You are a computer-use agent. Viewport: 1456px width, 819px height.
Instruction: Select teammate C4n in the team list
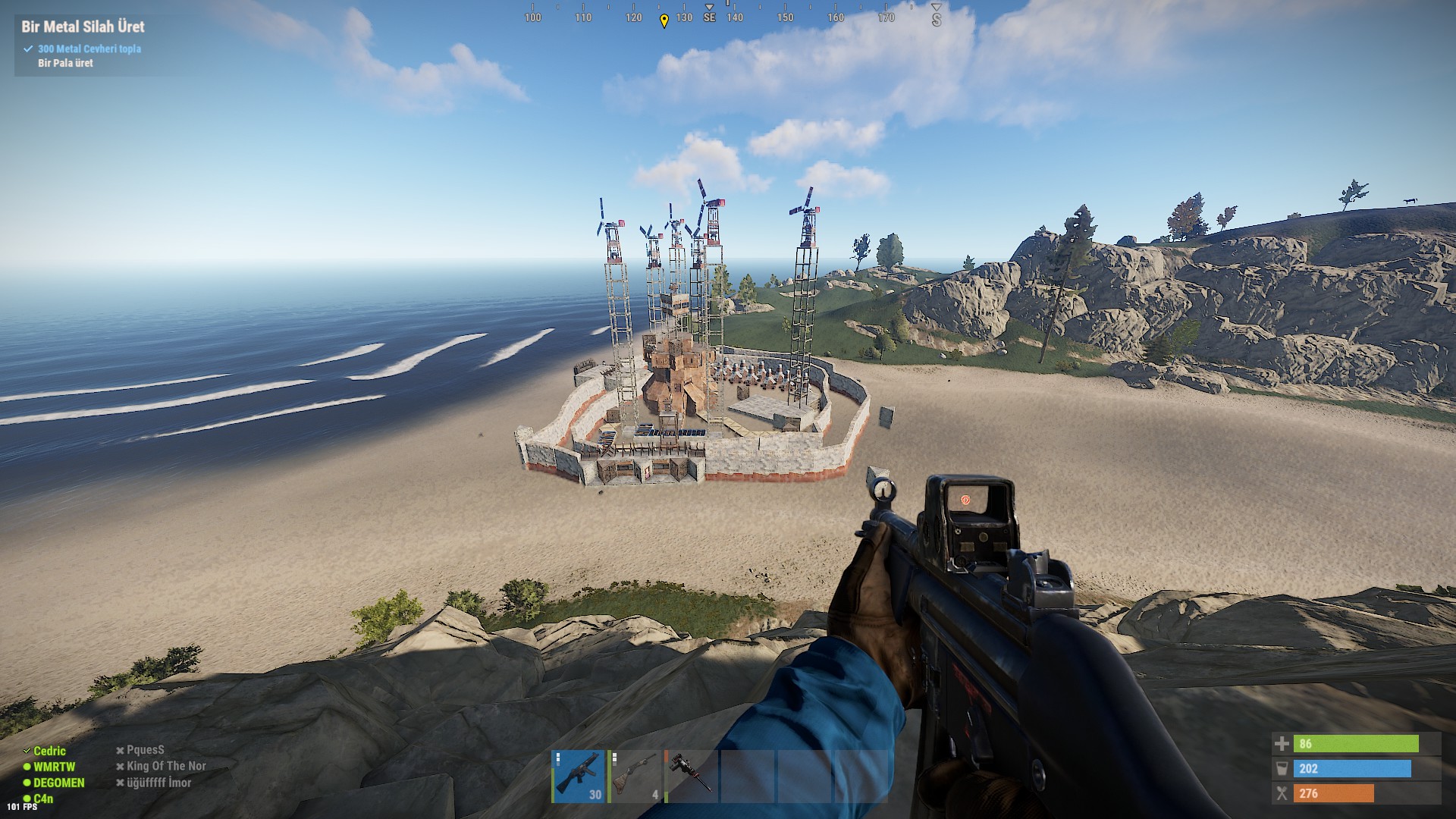[43, 799]
